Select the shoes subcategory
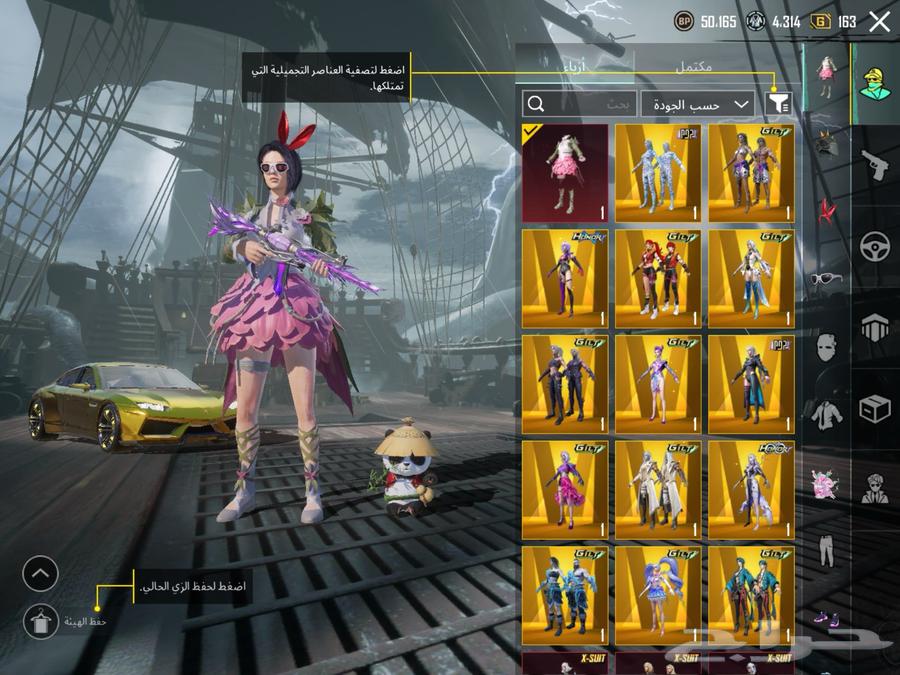 pos(826,617)
